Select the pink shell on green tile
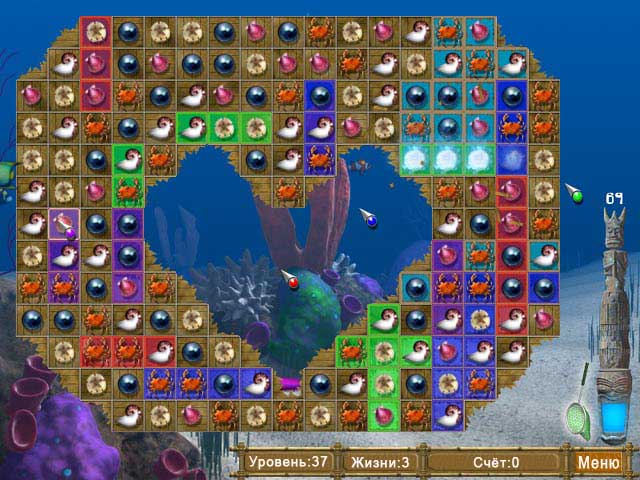 383,414
